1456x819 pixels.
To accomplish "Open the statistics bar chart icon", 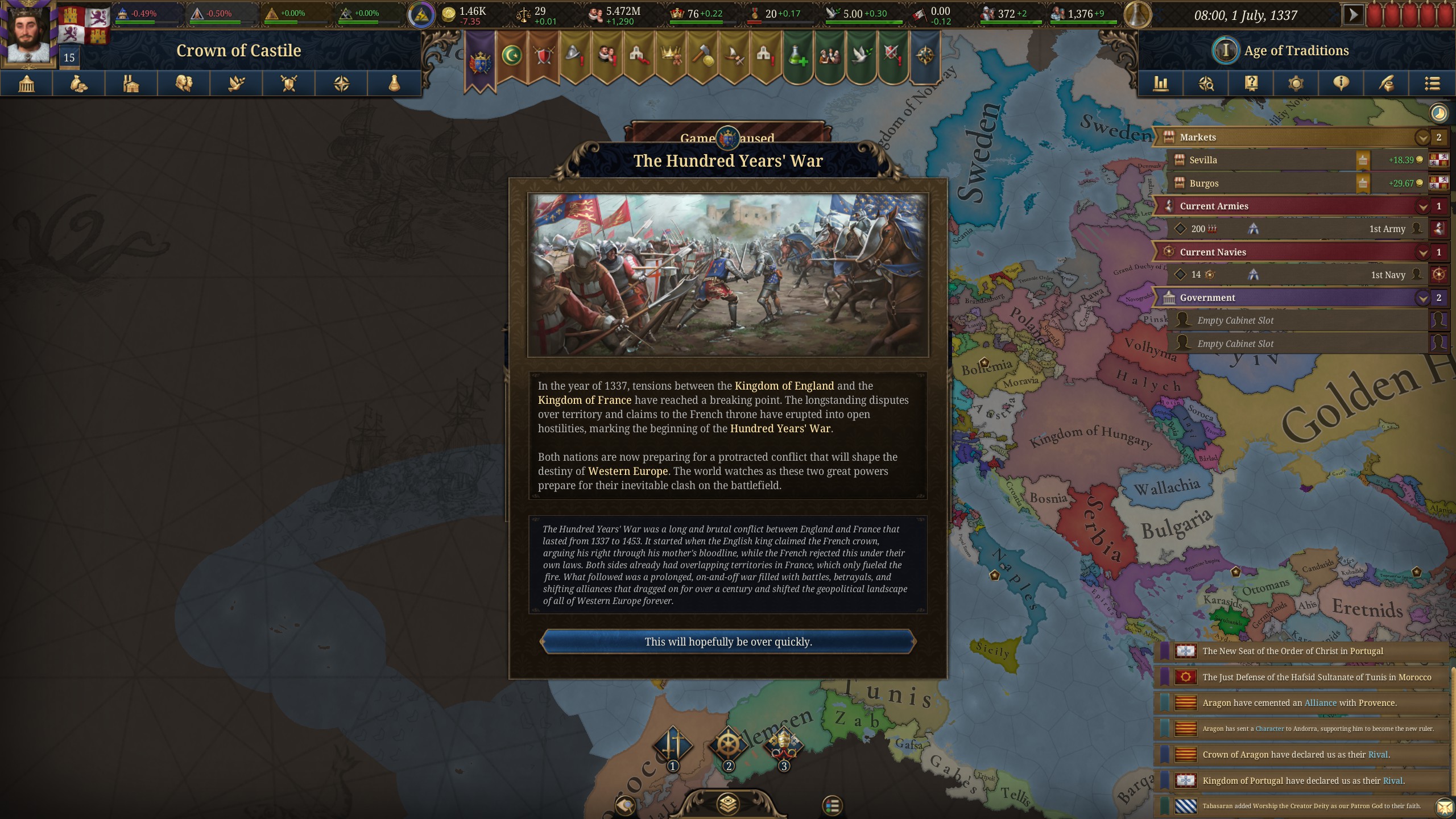I will [1161, 84].
